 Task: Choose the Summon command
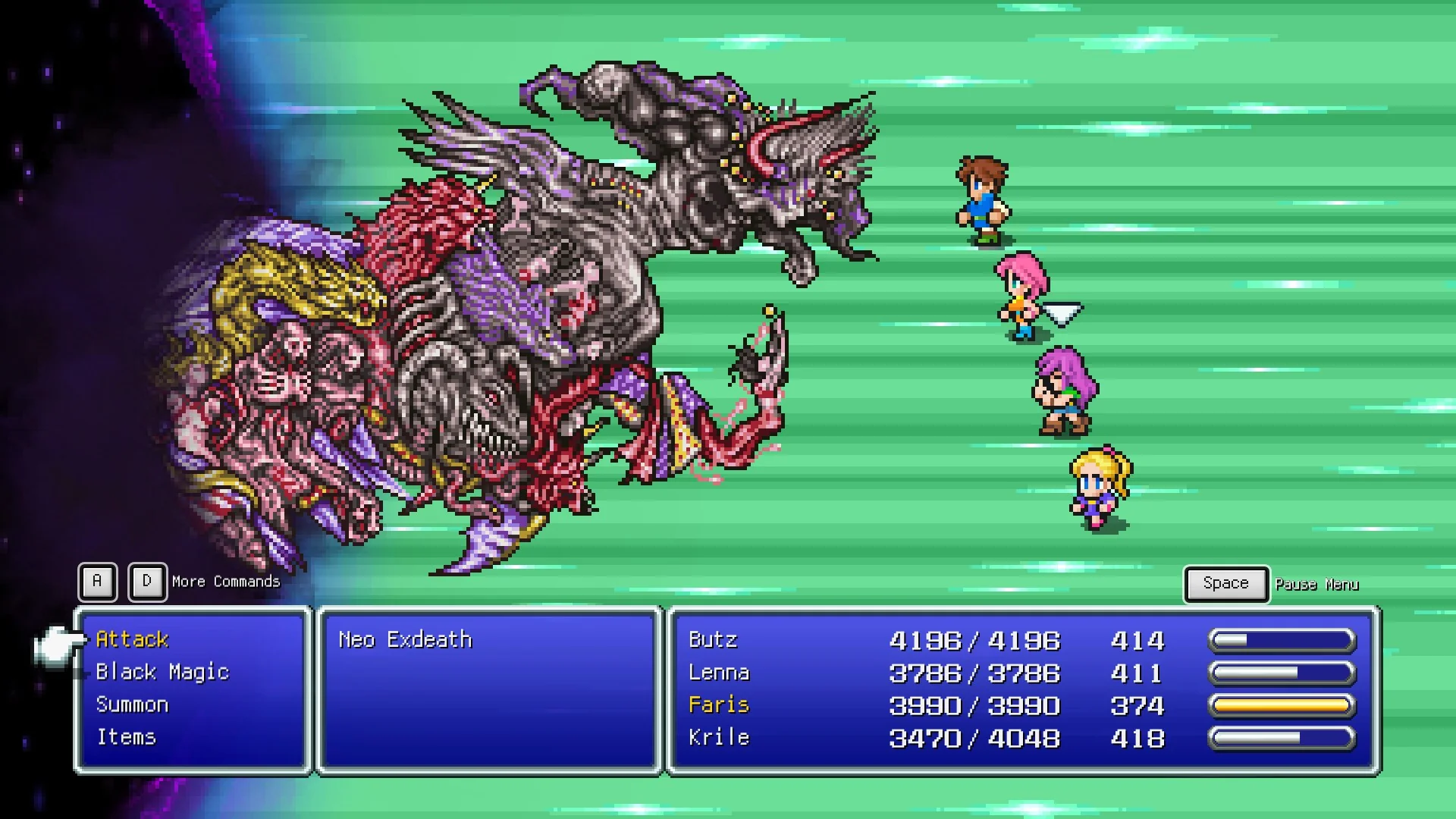(x=132, y=704)
